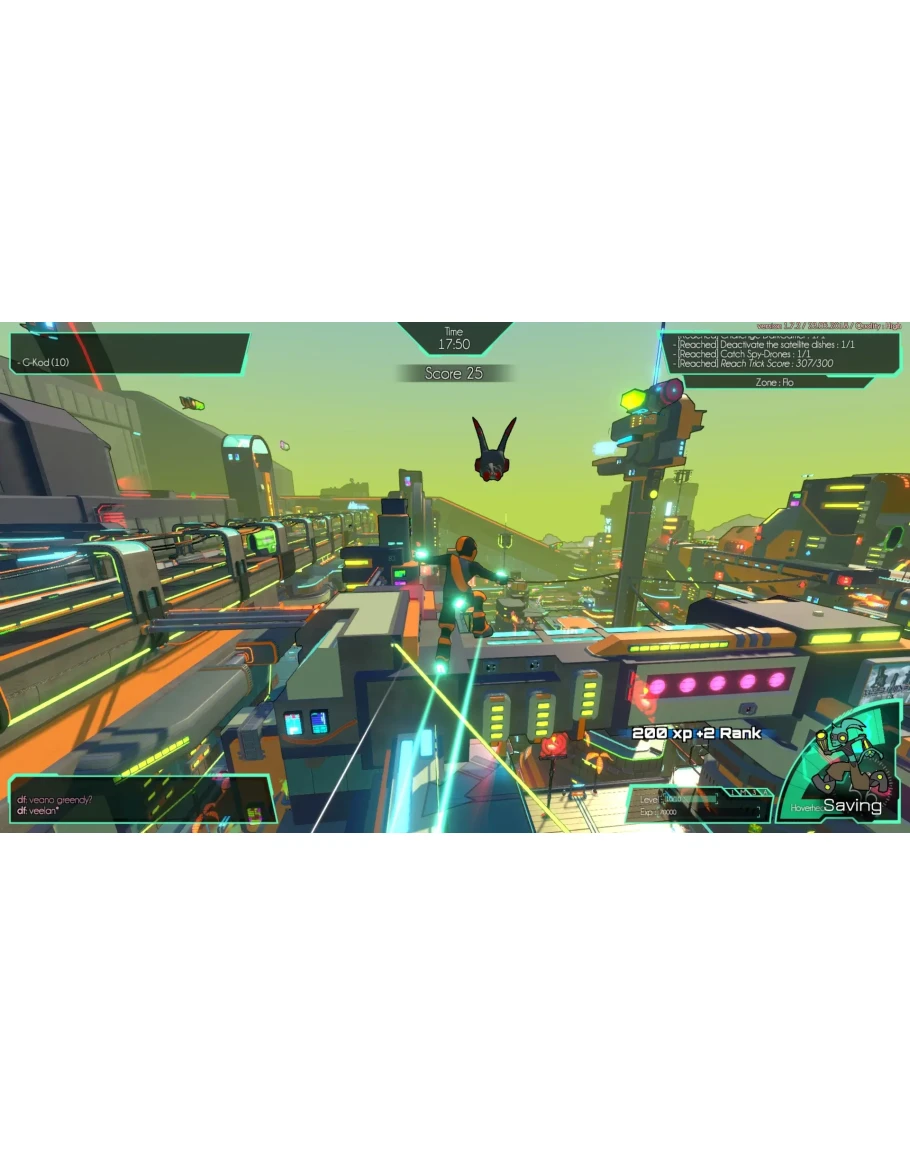Click the chat box panel
Image resolution: width=910 pixels, height=1155 pixels.
140,800
